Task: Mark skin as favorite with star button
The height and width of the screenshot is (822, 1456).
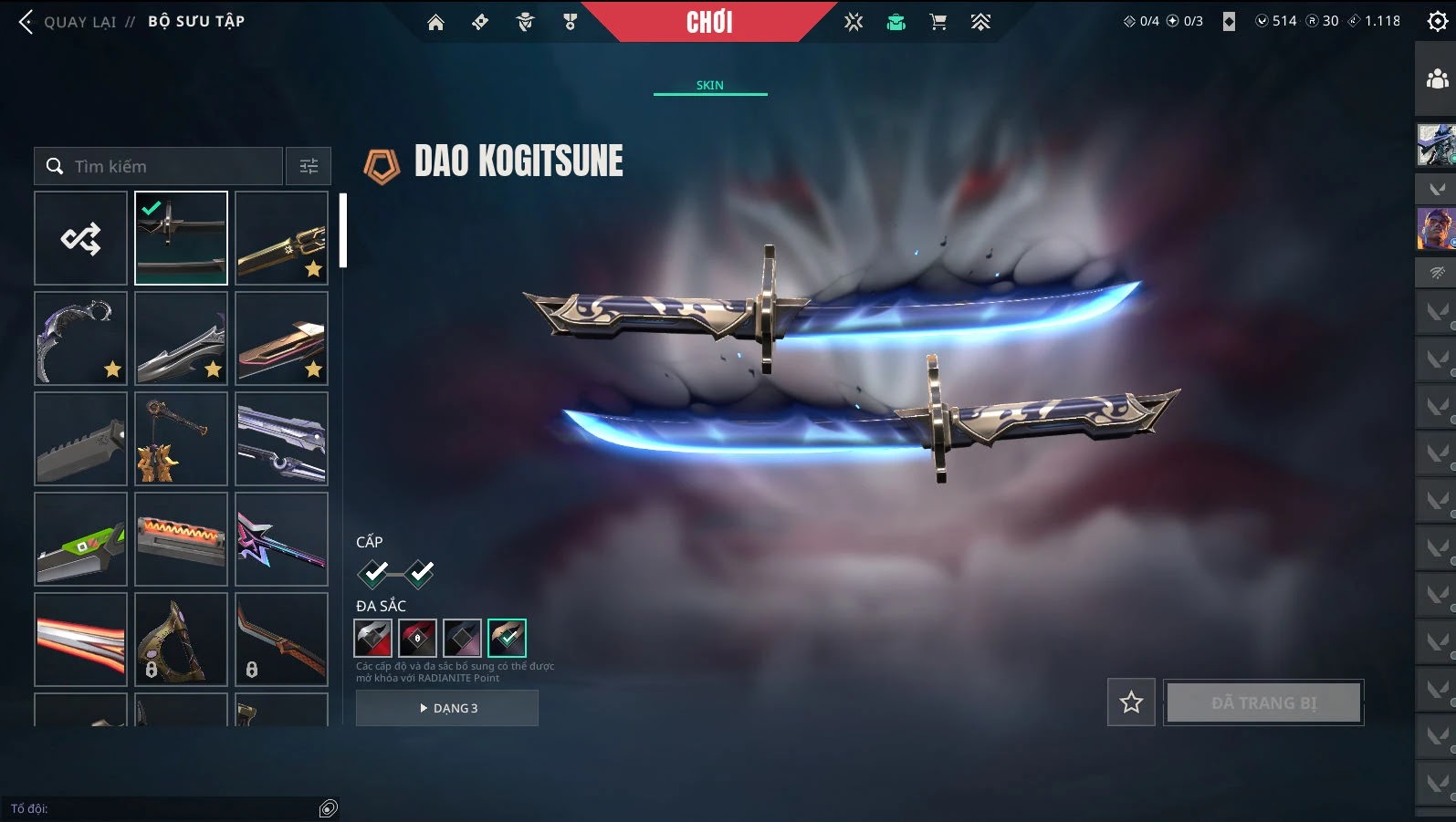Action: coord(1131,702)
